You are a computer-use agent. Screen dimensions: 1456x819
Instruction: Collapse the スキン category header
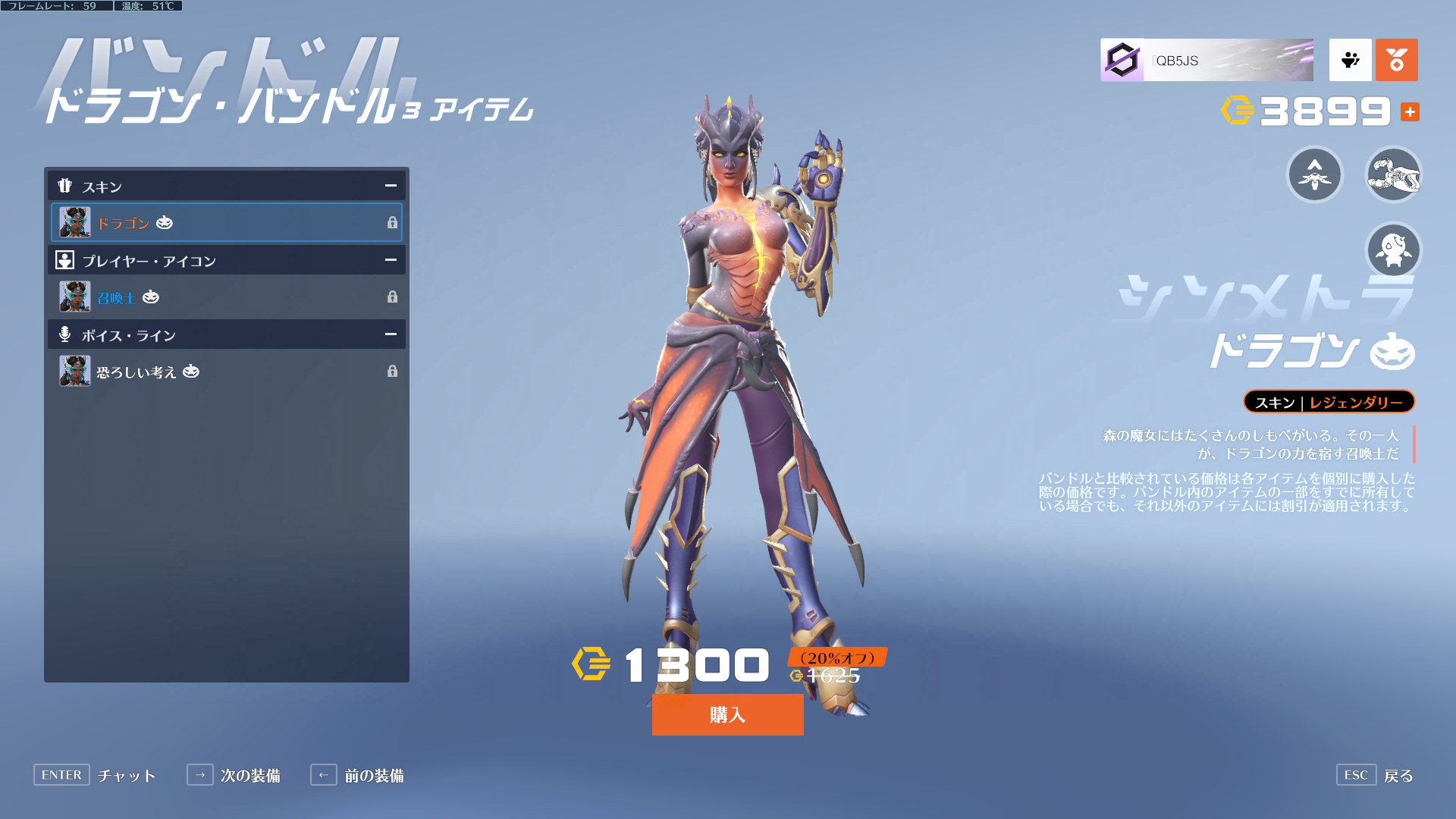pos(391,186)
